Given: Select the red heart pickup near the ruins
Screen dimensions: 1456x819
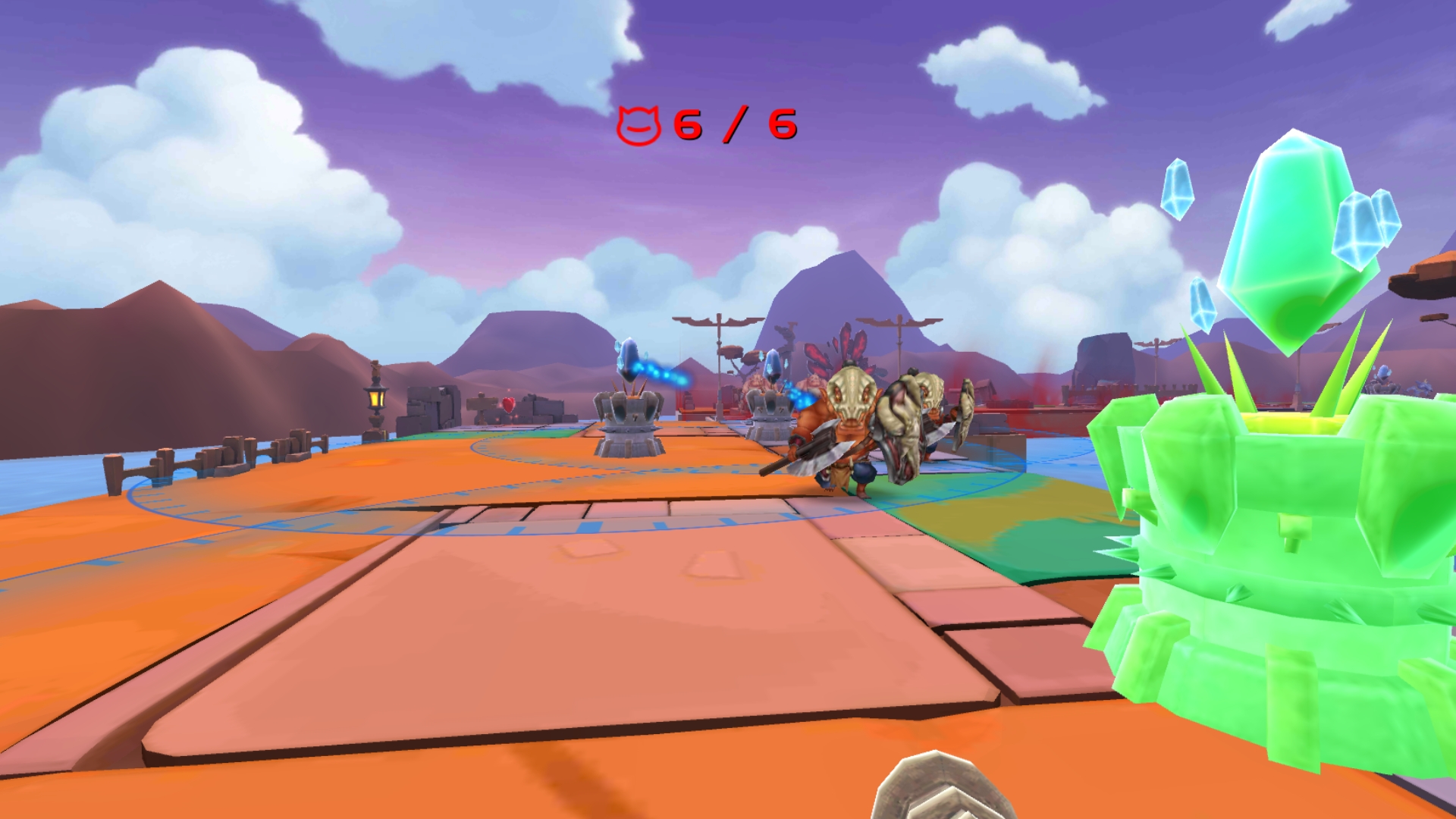Looking at the screenshot, I should [x=508, y=405].
